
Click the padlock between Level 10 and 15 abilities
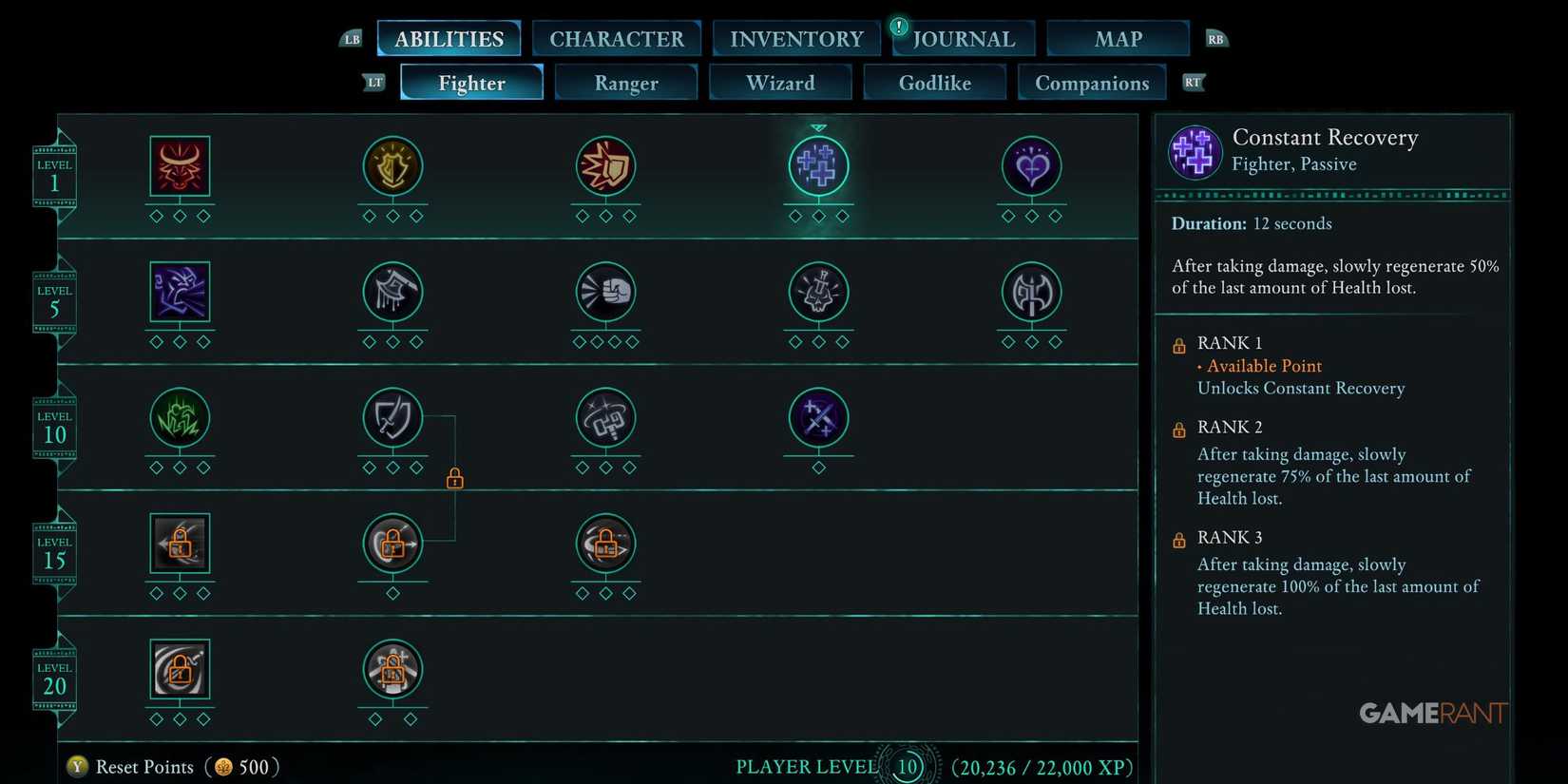454,479
